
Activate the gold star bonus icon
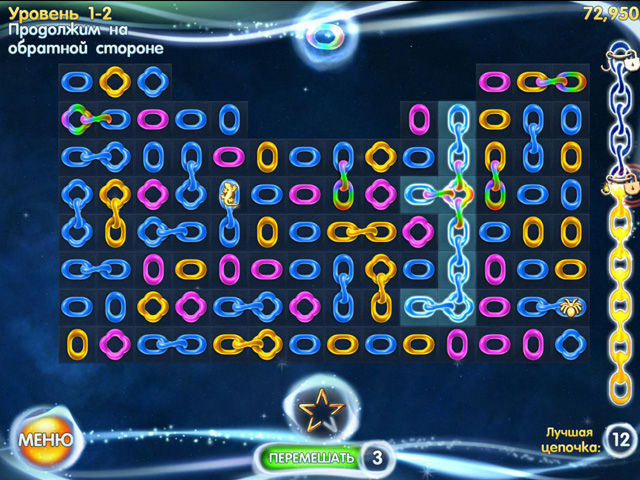tap(322, 409)
